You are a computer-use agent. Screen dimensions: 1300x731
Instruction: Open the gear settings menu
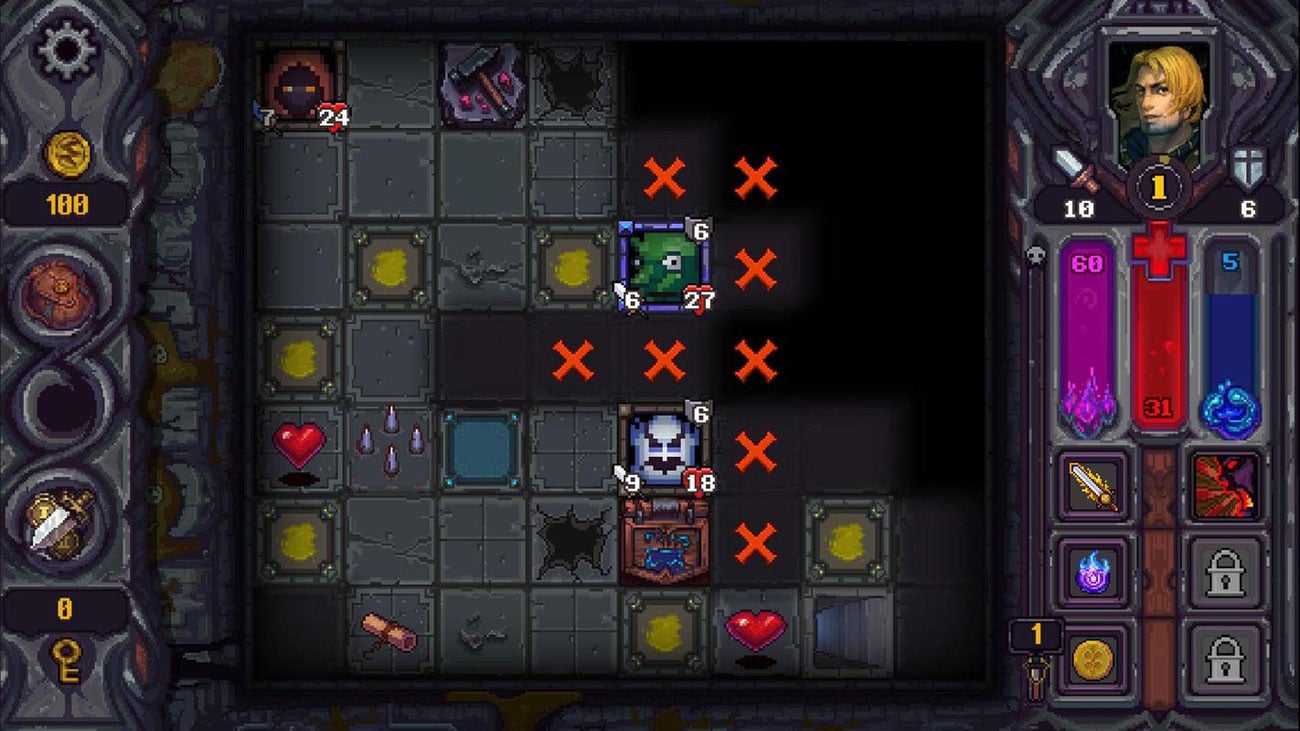66,51
